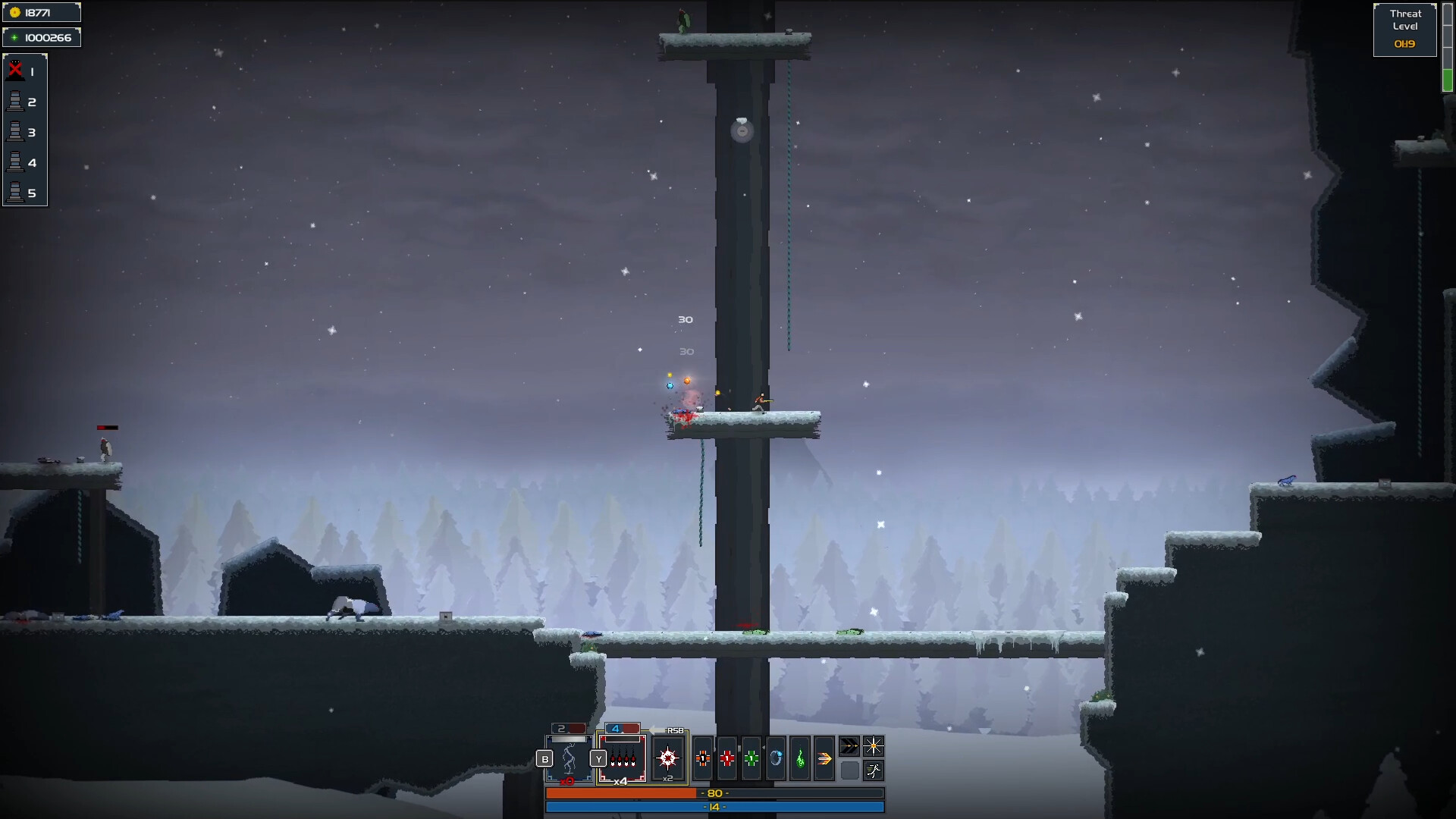The image size is (1456, 819).
Task: Click the flaming arrow dash icon
Action: point(825,757)
